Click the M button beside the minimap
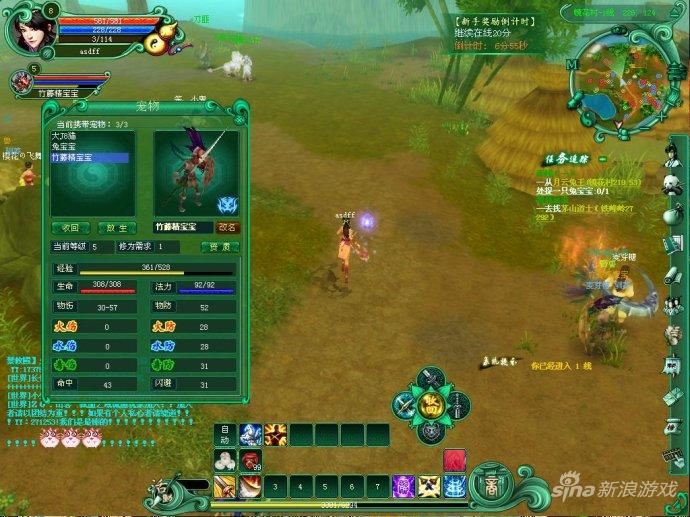Viewport: 690px width, 517px height. pos(573,63)
